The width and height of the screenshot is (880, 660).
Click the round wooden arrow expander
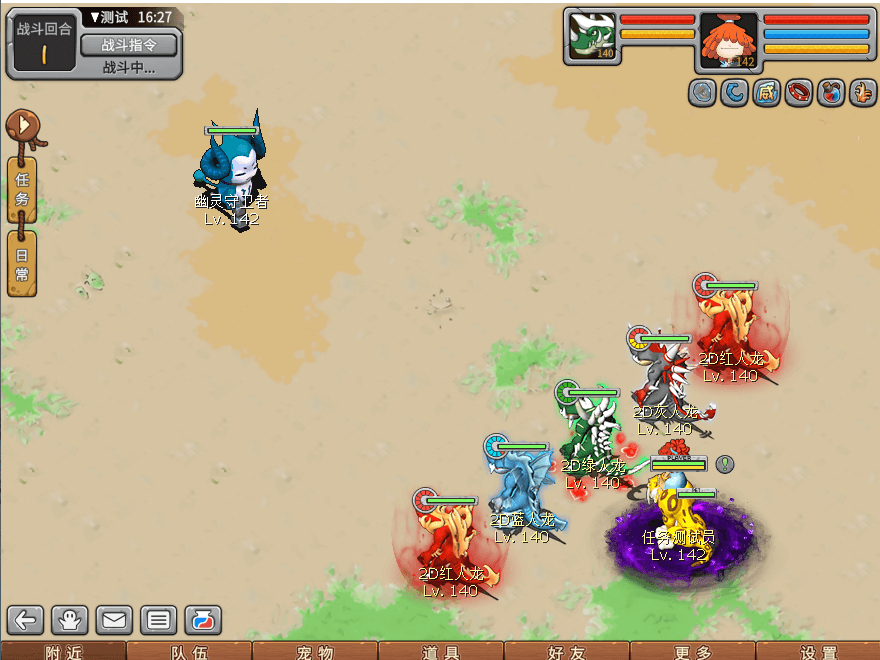pyautogui.click(x=21, y=127)
